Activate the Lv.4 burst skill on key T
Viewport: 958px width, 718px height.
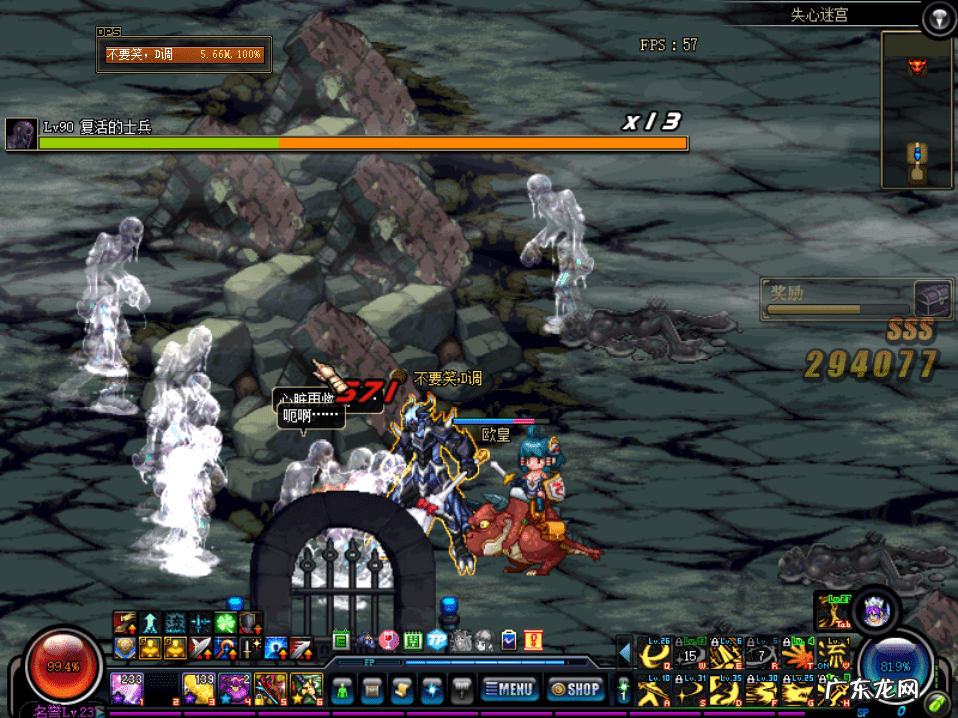click(x=797, y=655)
